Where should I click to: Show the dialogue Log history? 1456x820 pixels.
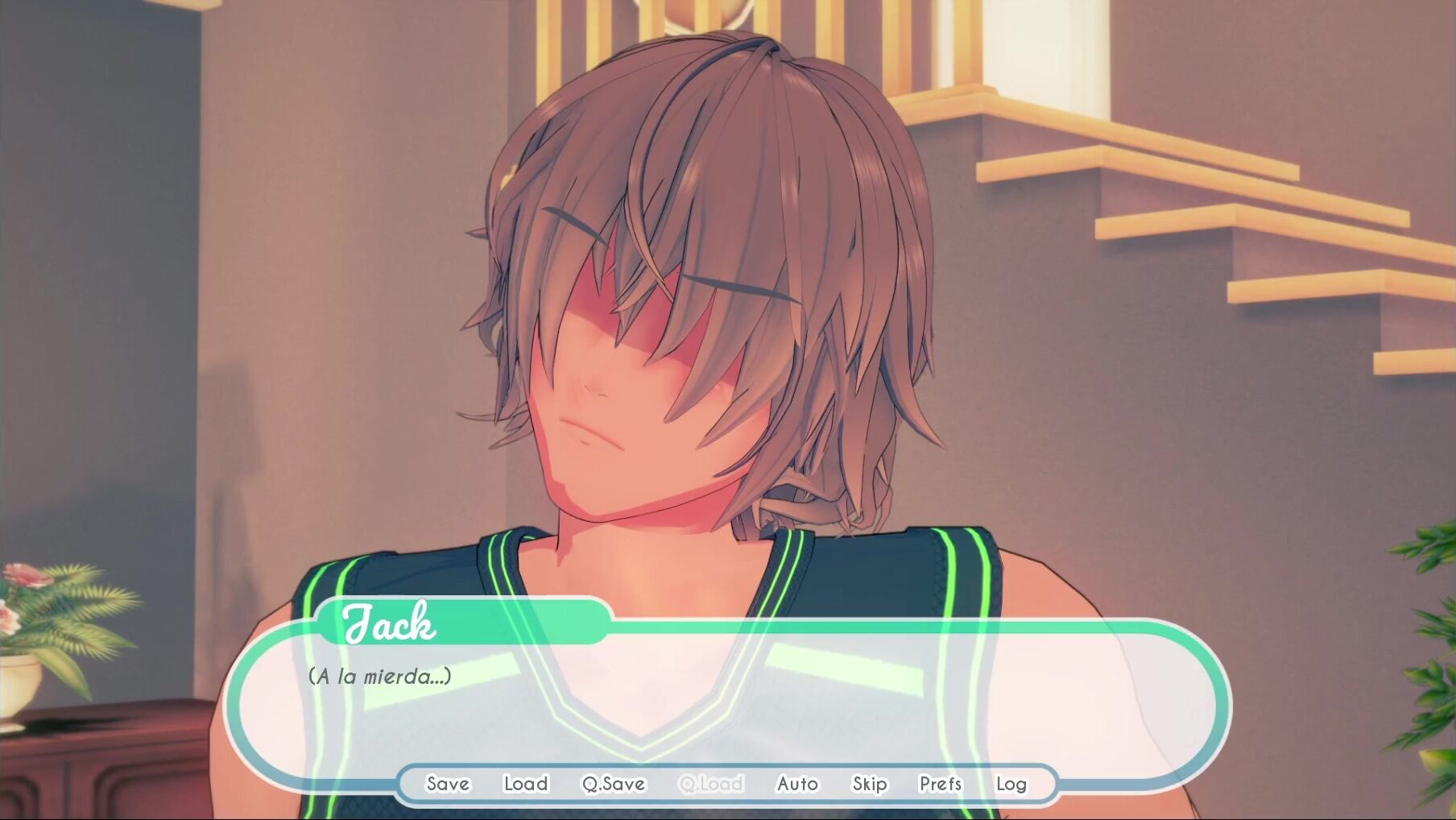1011,784
